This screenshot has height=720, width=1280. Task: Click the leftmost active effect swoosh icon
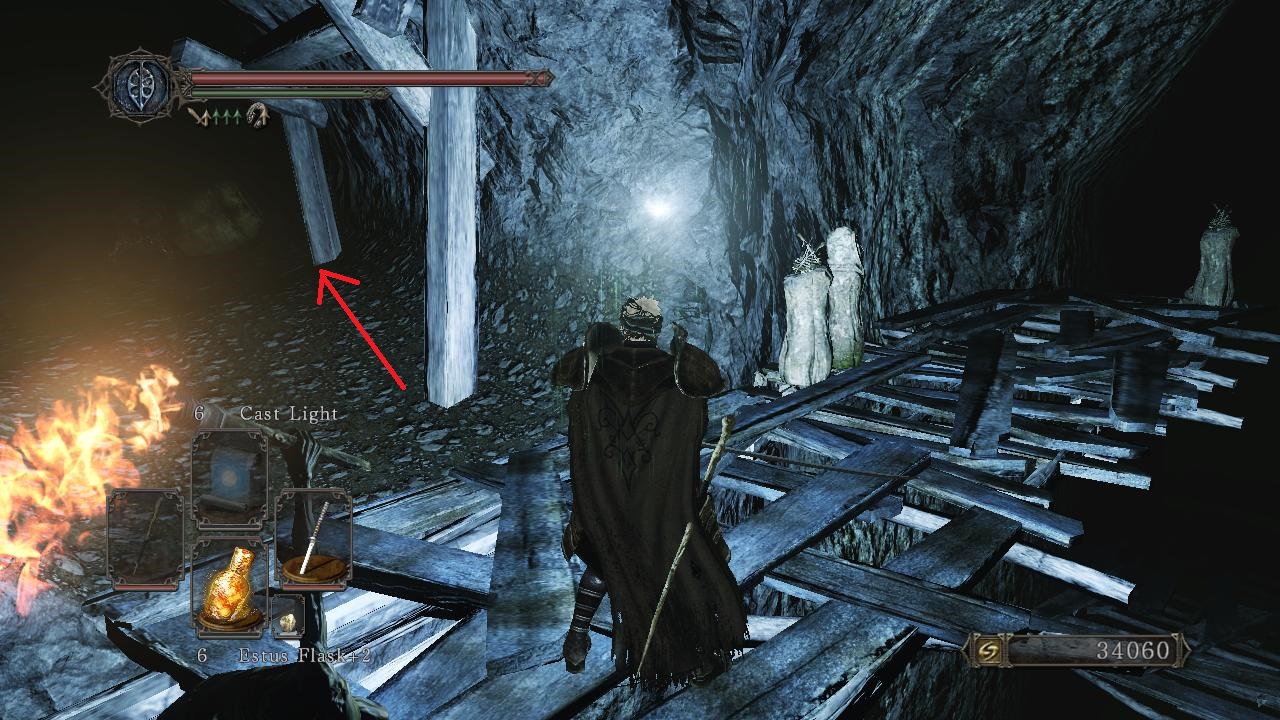197,116
